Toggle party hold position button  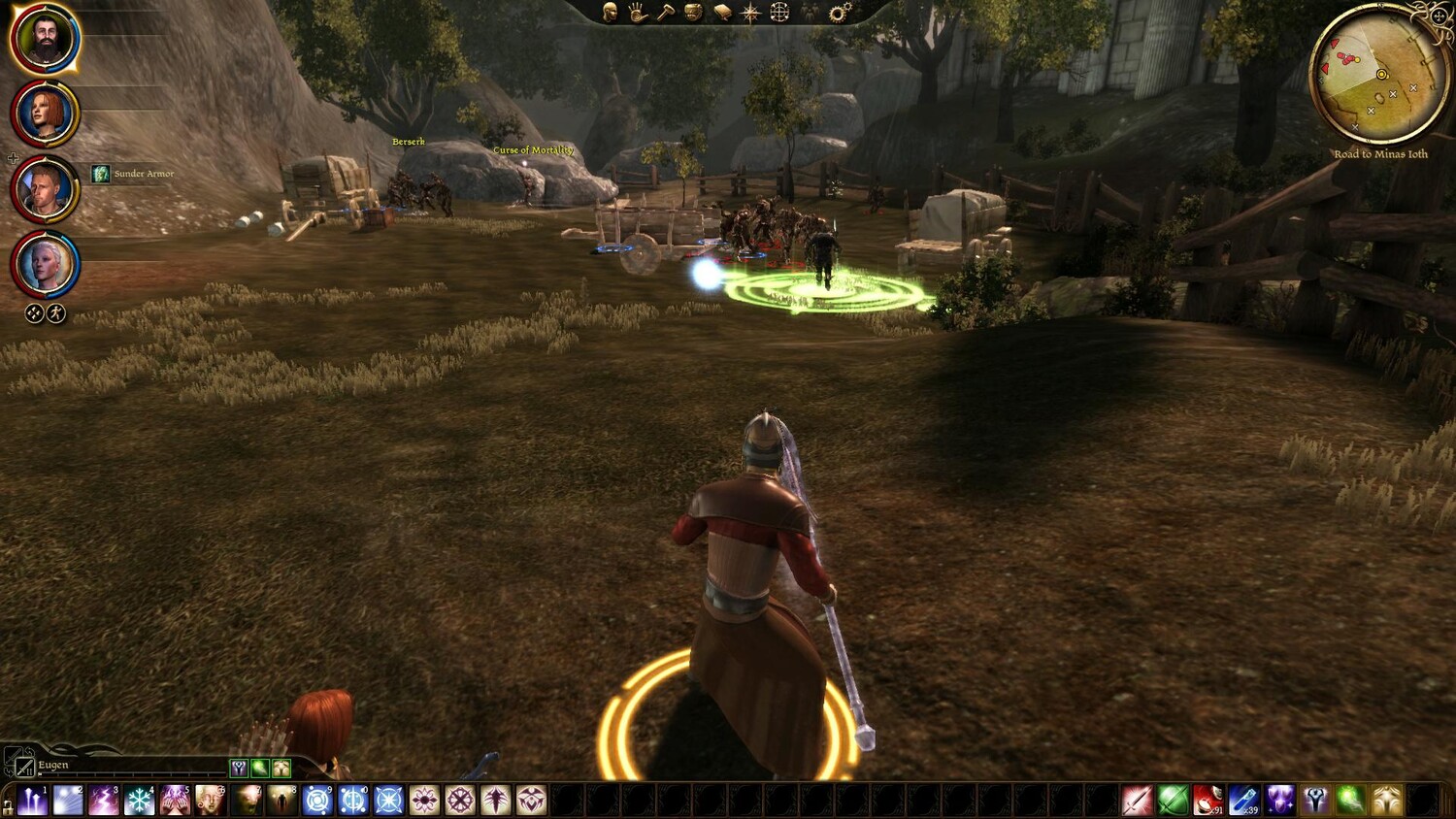pos(34,313)
